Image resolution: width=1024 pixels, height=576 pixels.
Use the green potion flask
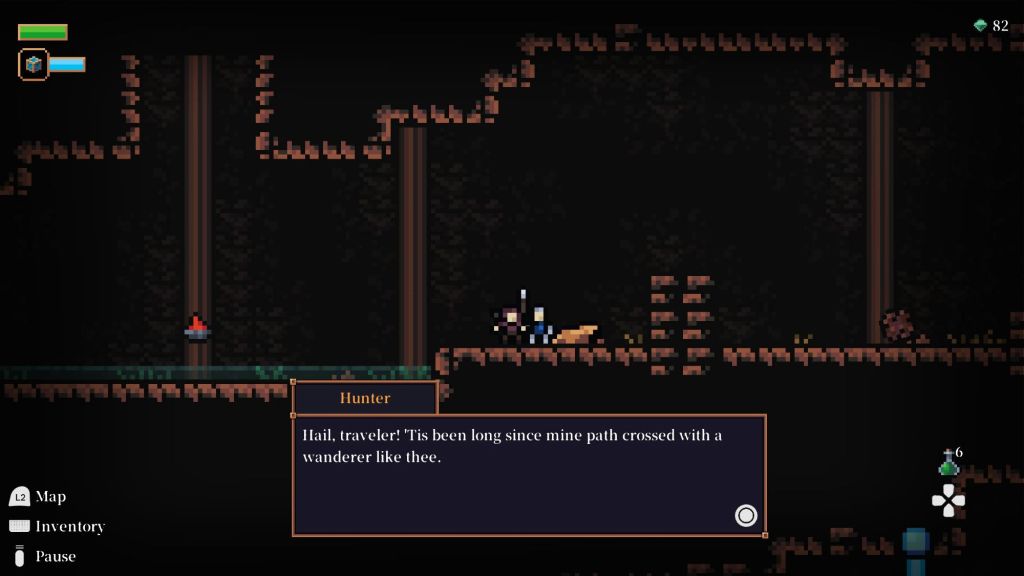tap(947, 464)
